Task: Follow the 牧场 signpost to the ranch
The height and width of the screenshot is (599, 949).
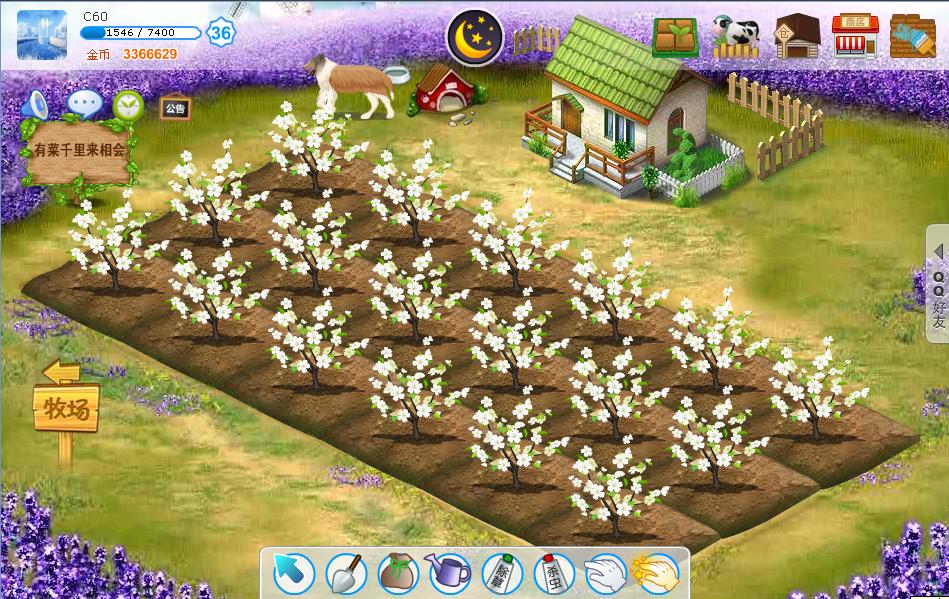Action: coord(67,408)
